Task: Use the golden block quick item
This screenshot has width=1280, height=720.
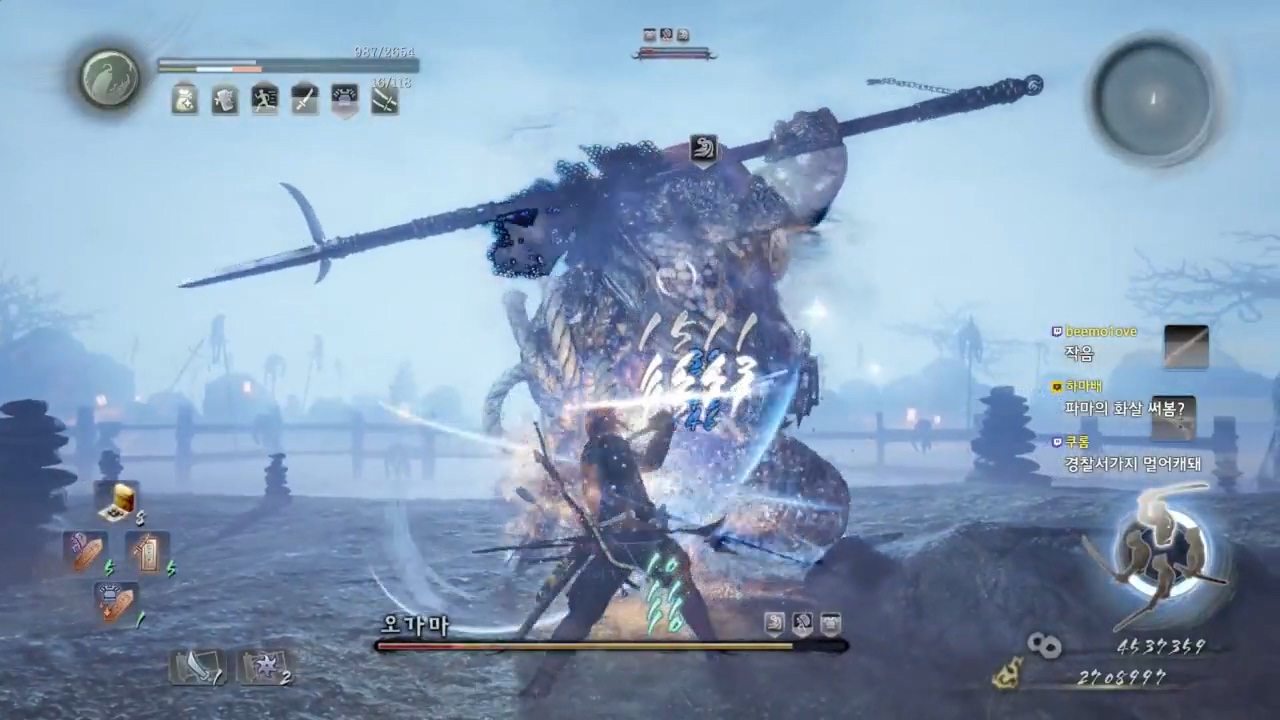Action: [x=119, y=500]
